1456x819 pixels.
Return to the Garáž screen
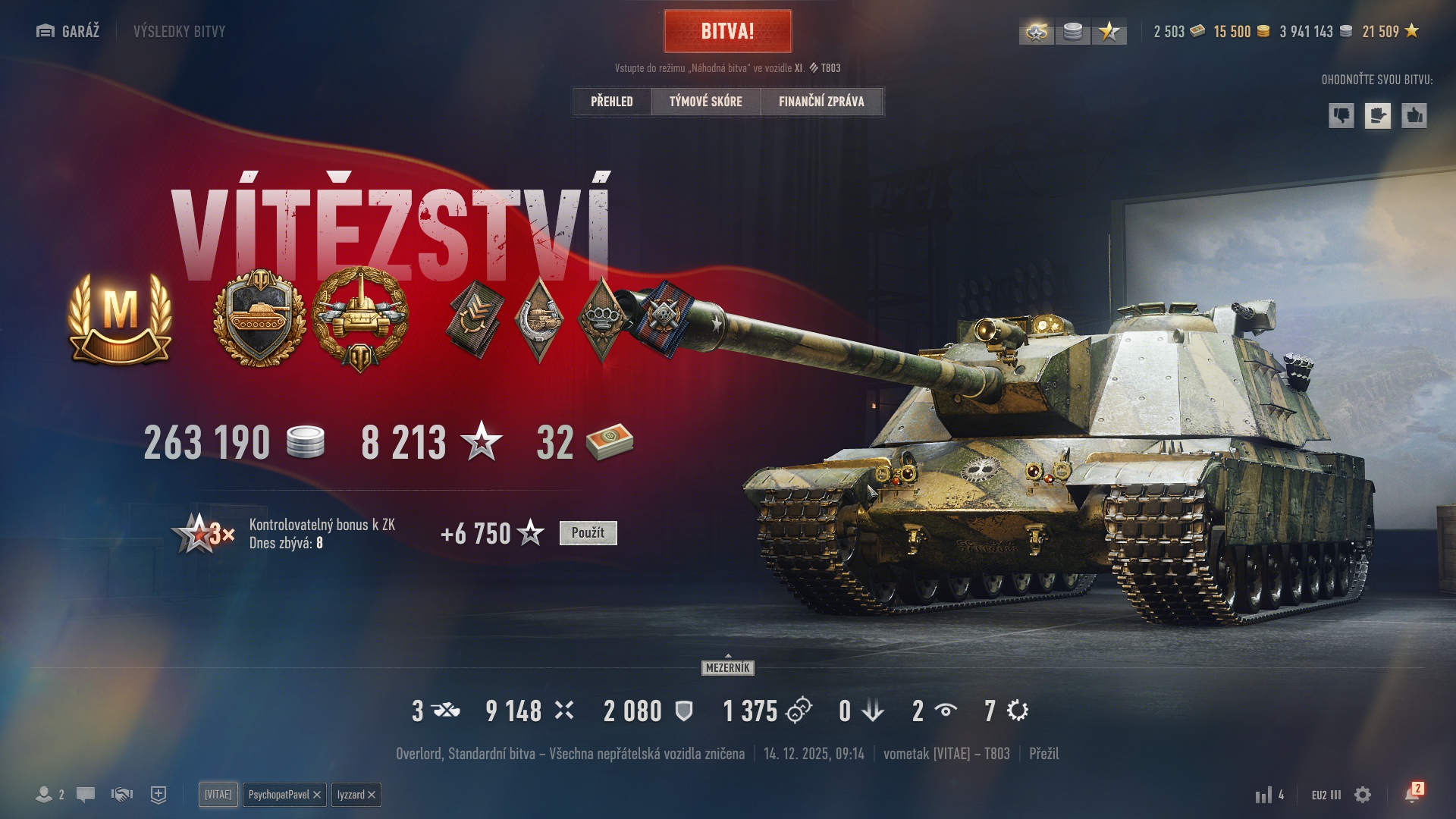(x=68, y=31)
